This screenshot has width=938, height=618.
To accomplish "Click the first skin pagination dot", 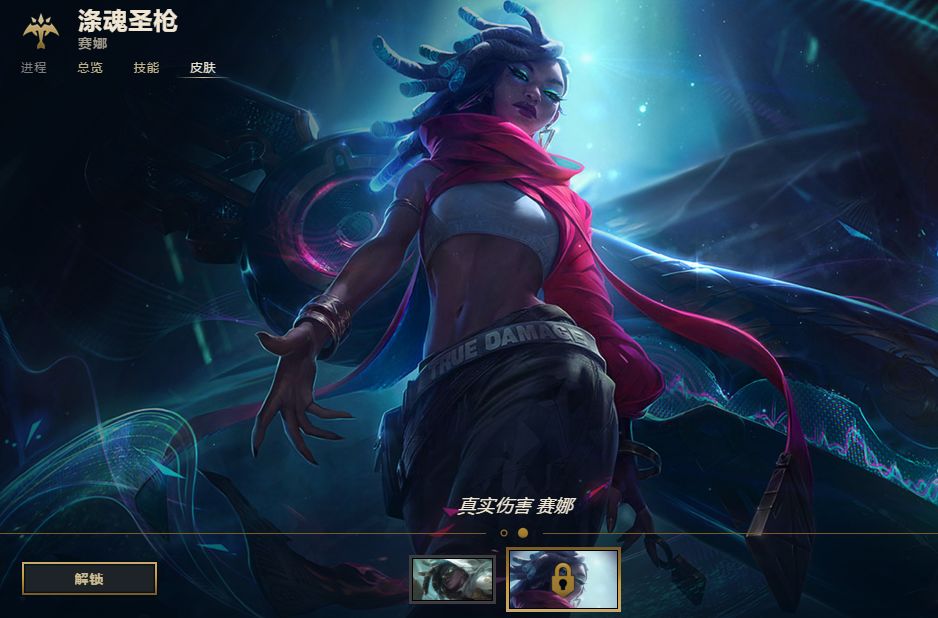I will click(x=504, y=533).
